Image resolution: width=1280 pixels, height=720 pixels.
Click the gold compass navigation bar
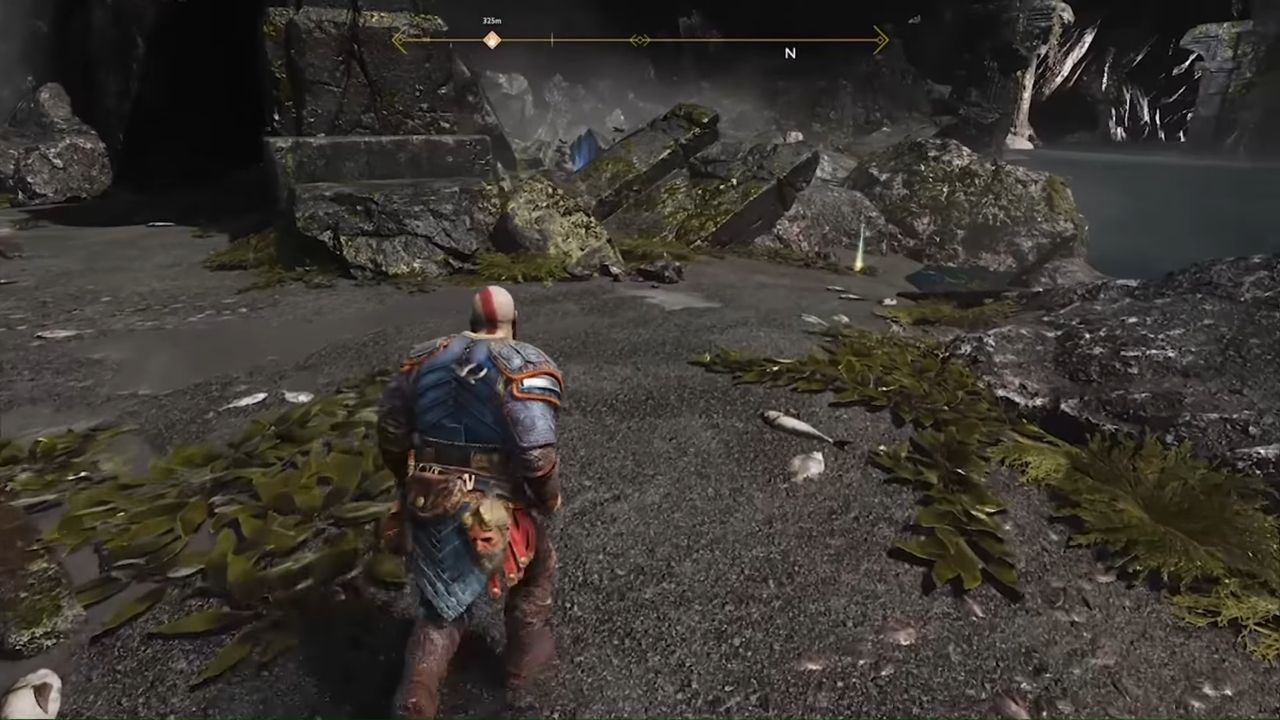pos(700,39)
